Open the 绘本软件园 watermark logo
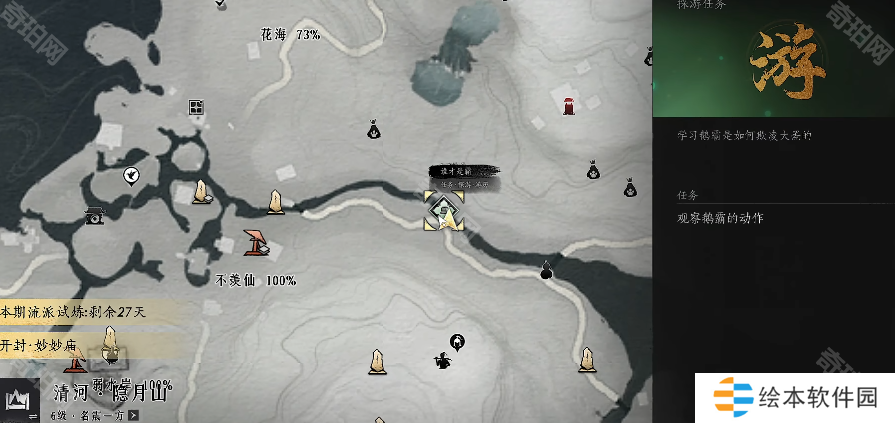The image size is (895, 423). point(794,398)
